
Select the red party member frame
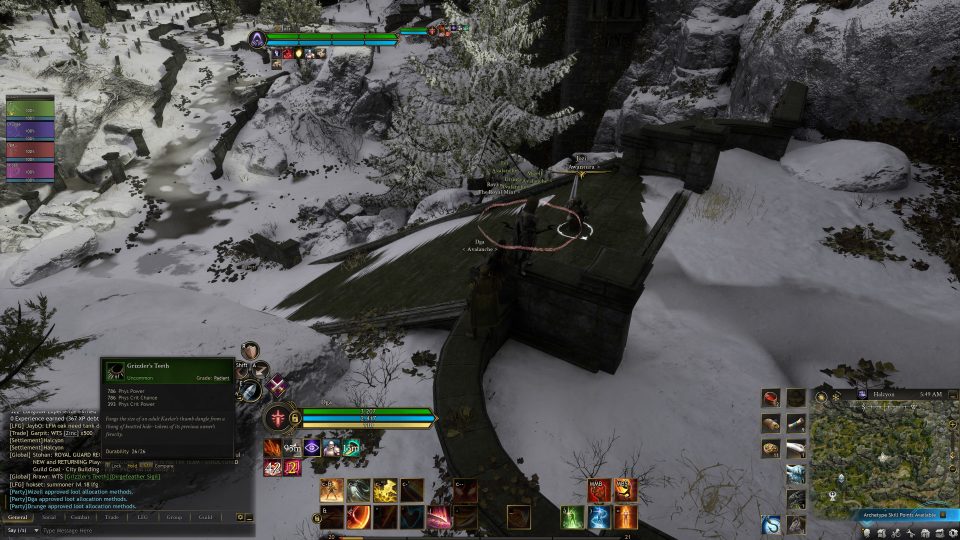pyautogui.click(x=31, y=150)
